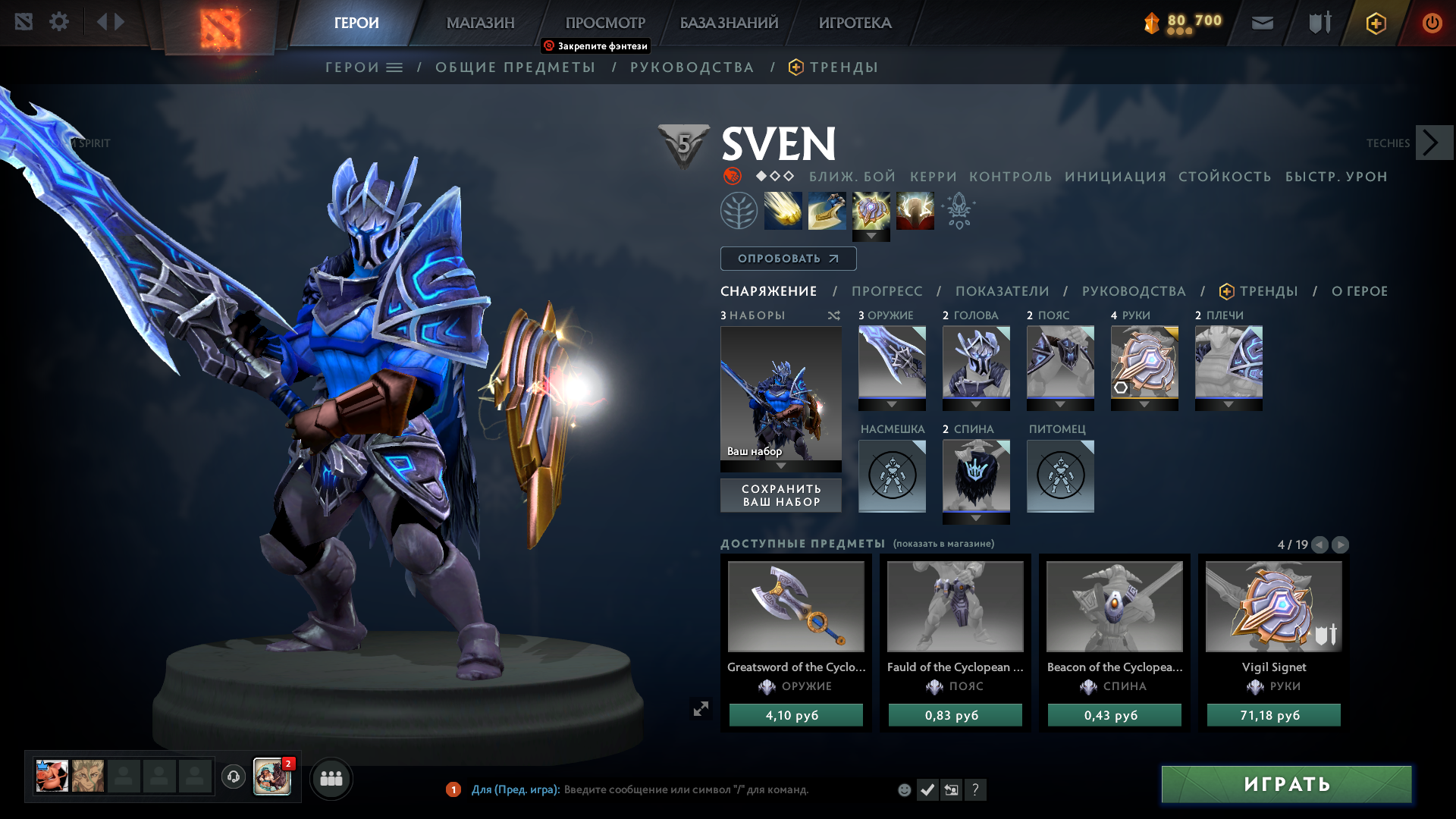Open the emoticon picker in chat bar
Viewport: 1456px width, 819px height.
coord(904,789)
